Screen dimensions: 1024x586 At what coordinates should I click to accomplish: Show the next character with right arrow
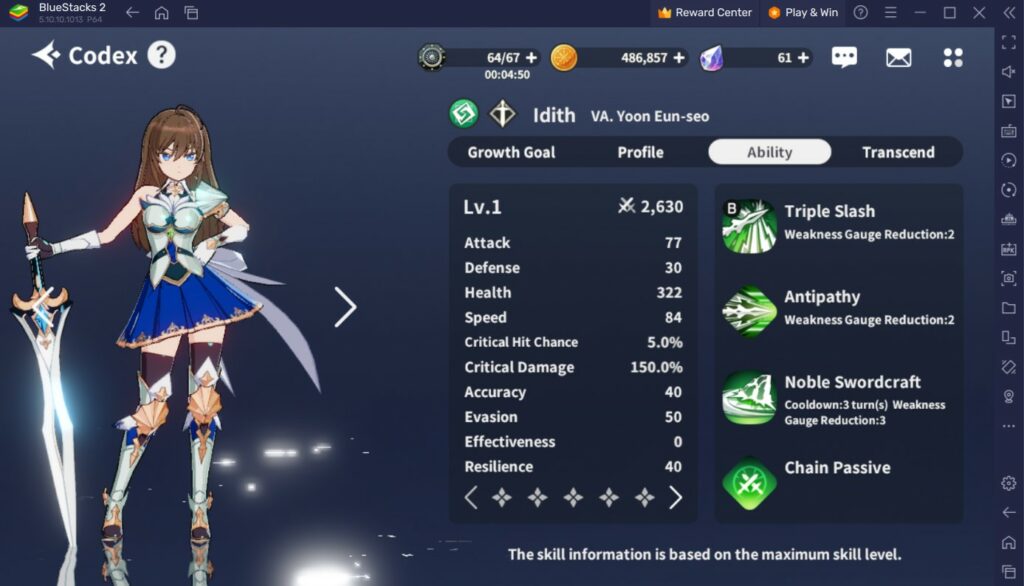tap(345, 307)
